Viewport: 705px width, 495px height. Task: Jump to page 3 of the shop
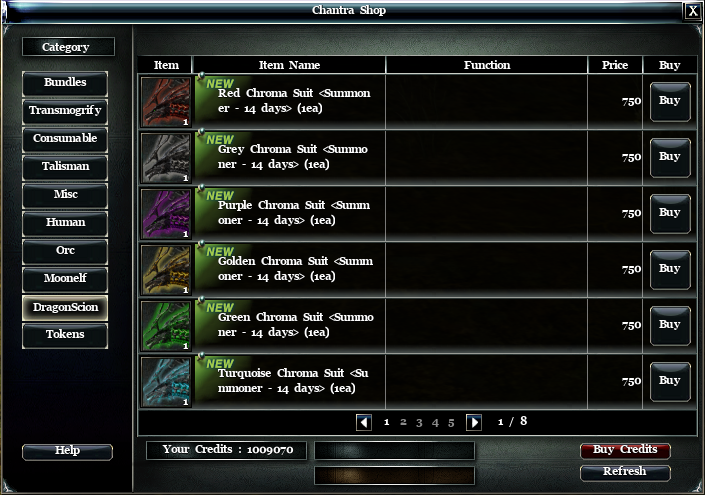[419, 422]
